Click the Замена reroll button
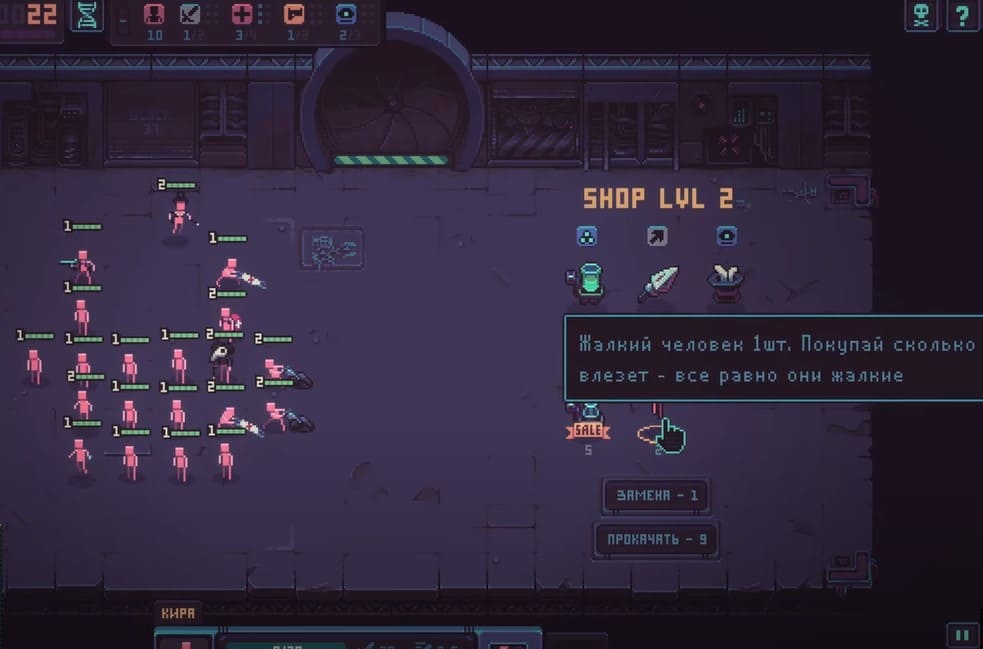Screen dimensions: 983x649 (x=657, y=495)
